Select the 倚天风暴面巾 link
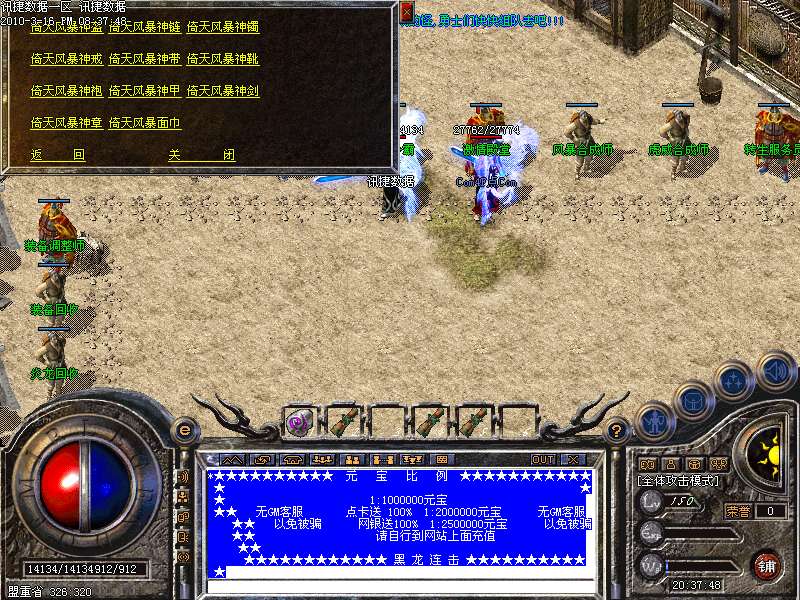Viewport: 800px width, 600px height. [x=144, y=123]
